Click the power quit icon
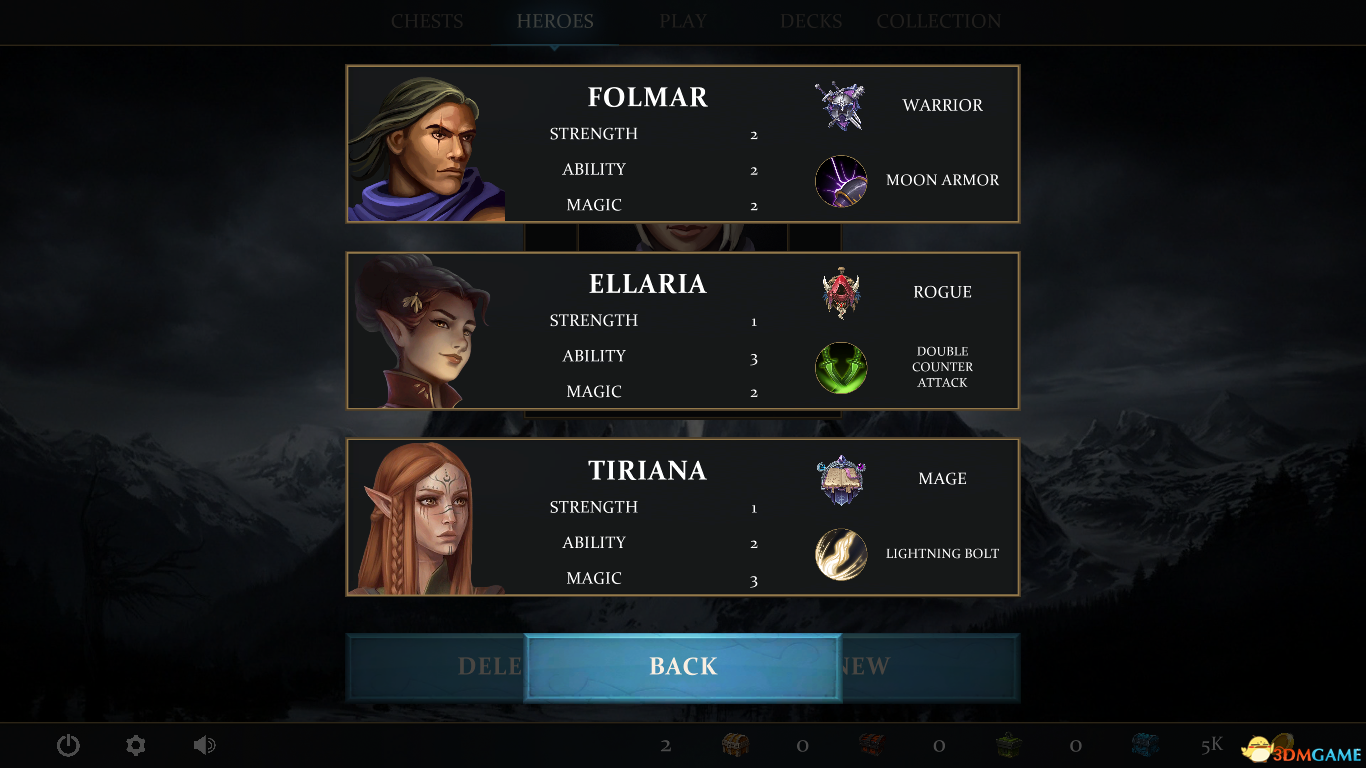This screenshot has width=1366, height=768. tap(68, 745)
